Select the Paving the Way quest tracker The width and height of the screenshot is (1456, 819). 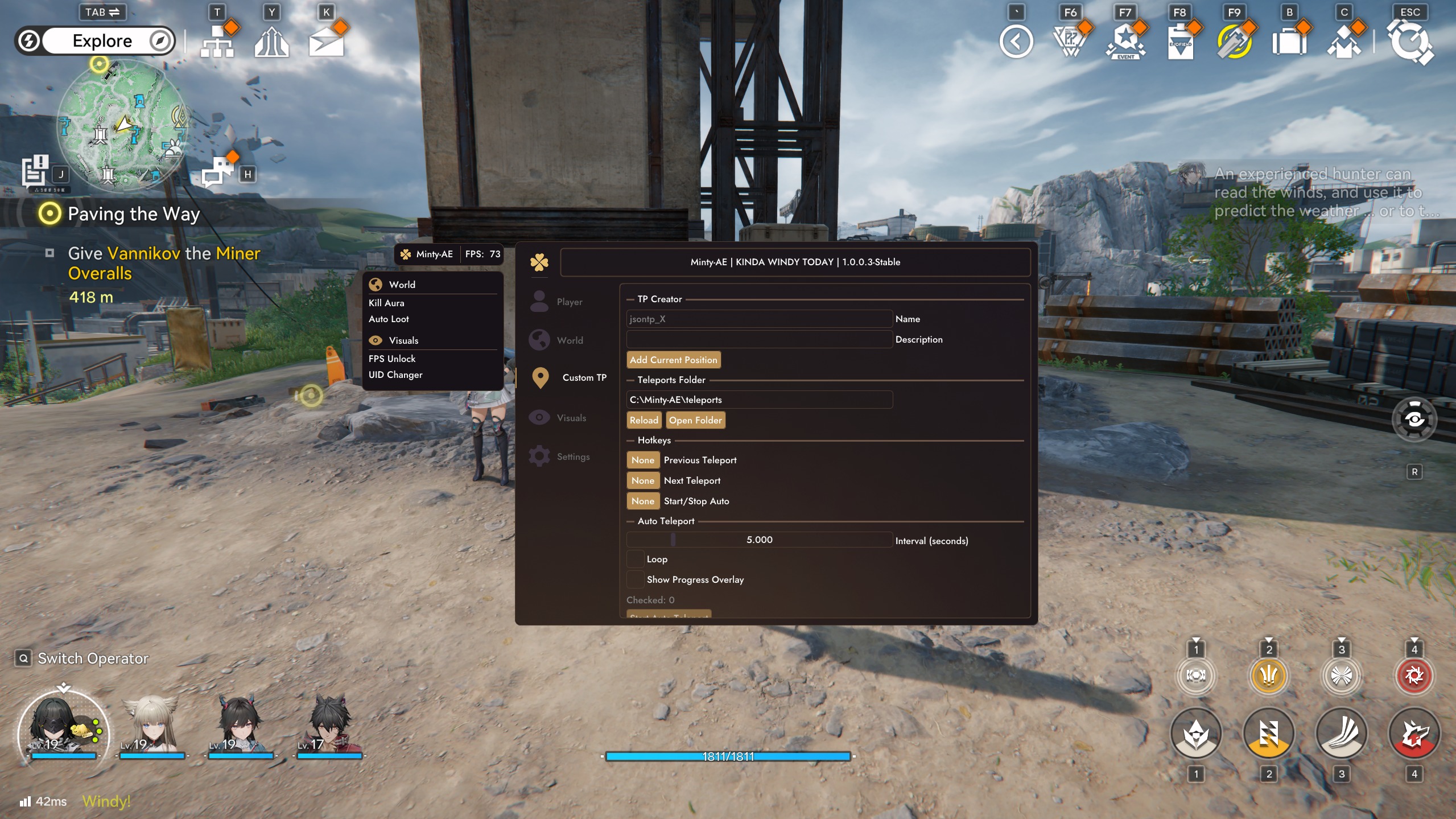point(133,214)
